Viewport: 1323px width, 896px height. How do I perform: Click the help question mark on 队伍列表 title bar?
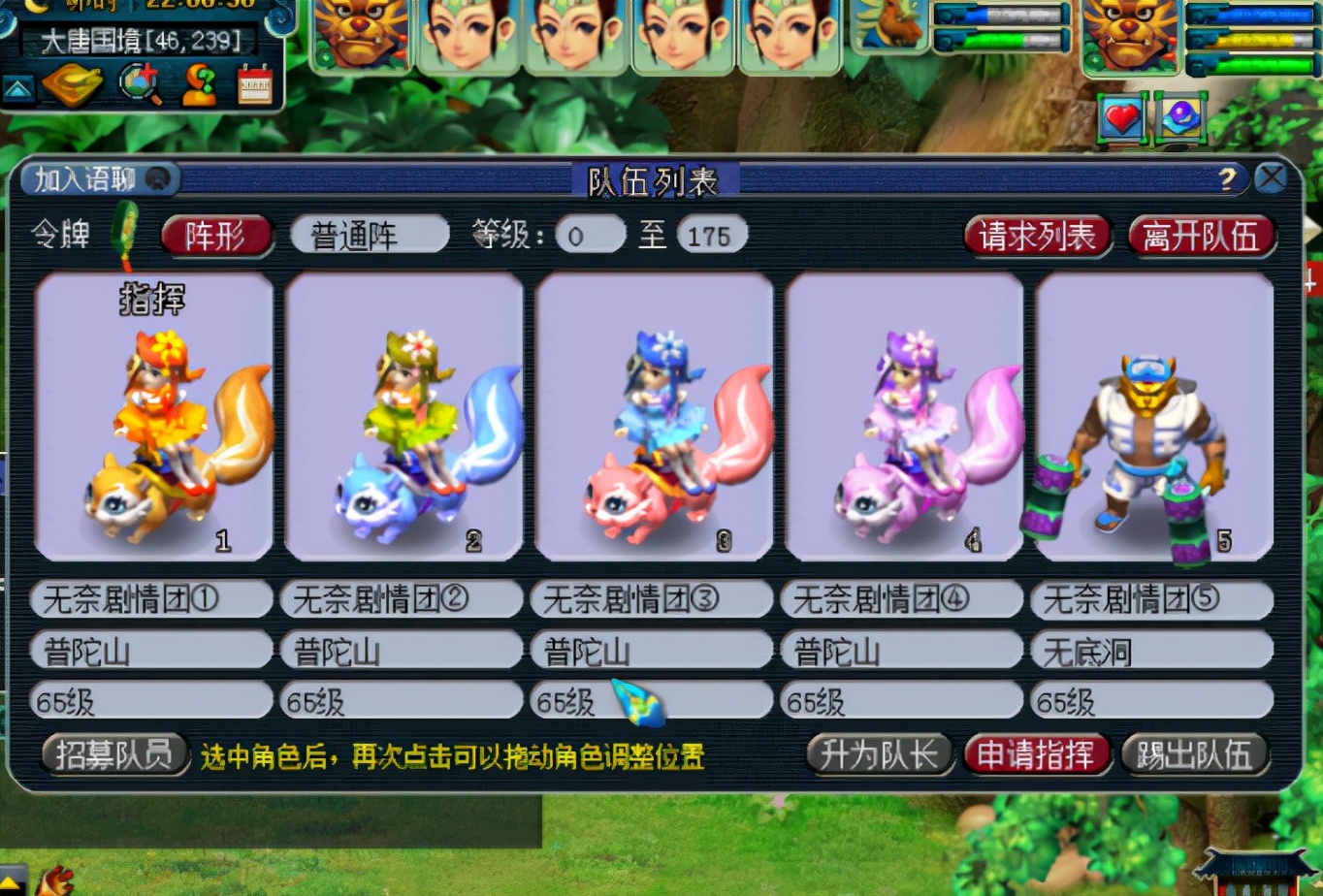[x=1228, y=178]
